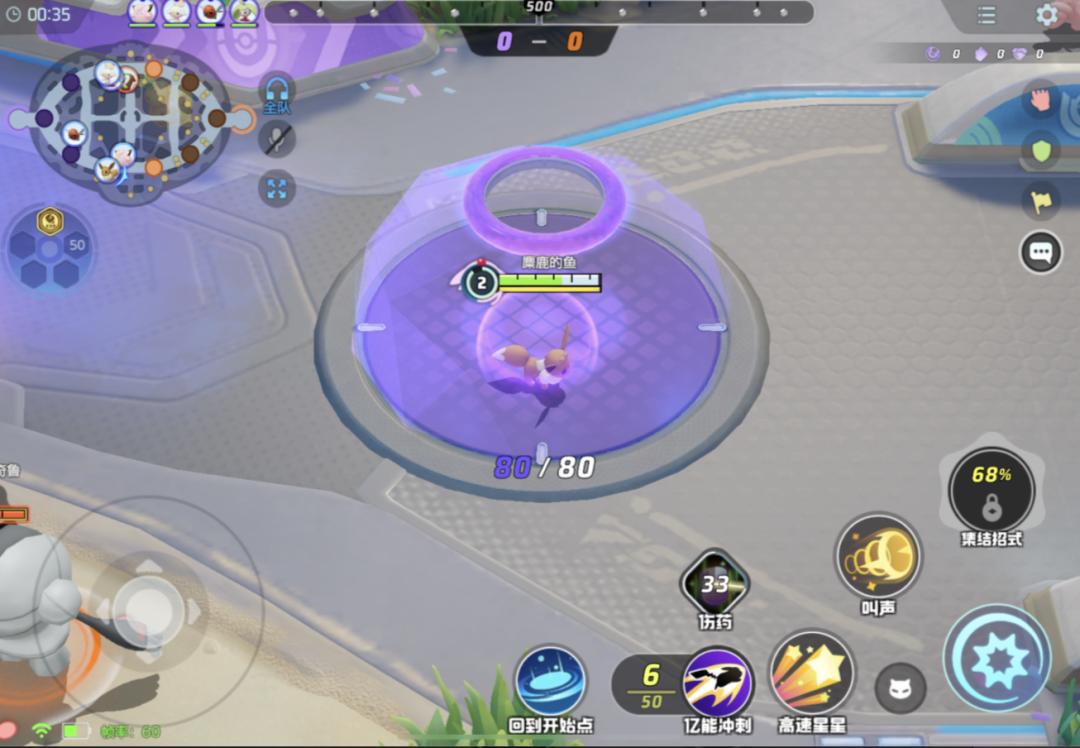Cast the 高速星星 skill
Screen dimensions: 1080x748
811,673
